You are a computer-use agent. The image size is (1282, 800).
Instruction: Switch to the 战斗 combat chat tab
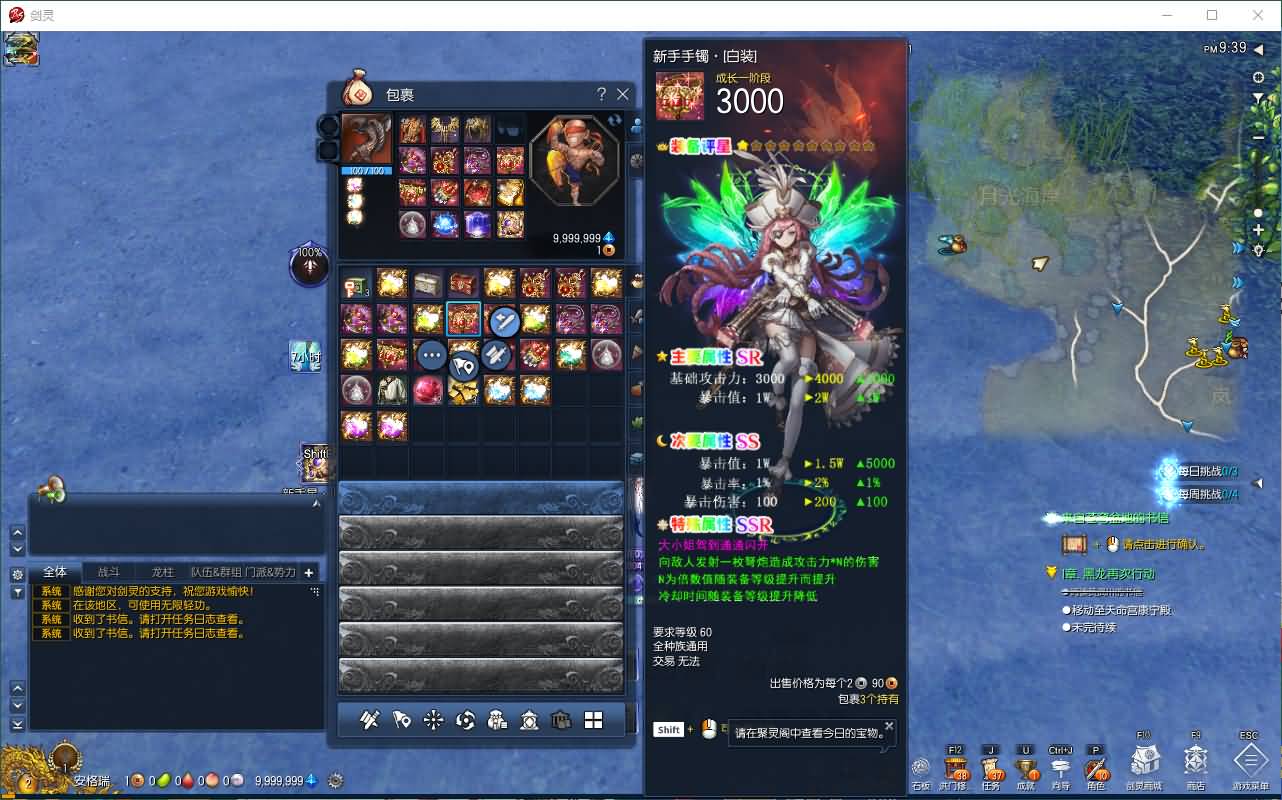pyautogui.click(x=108, y=571)
